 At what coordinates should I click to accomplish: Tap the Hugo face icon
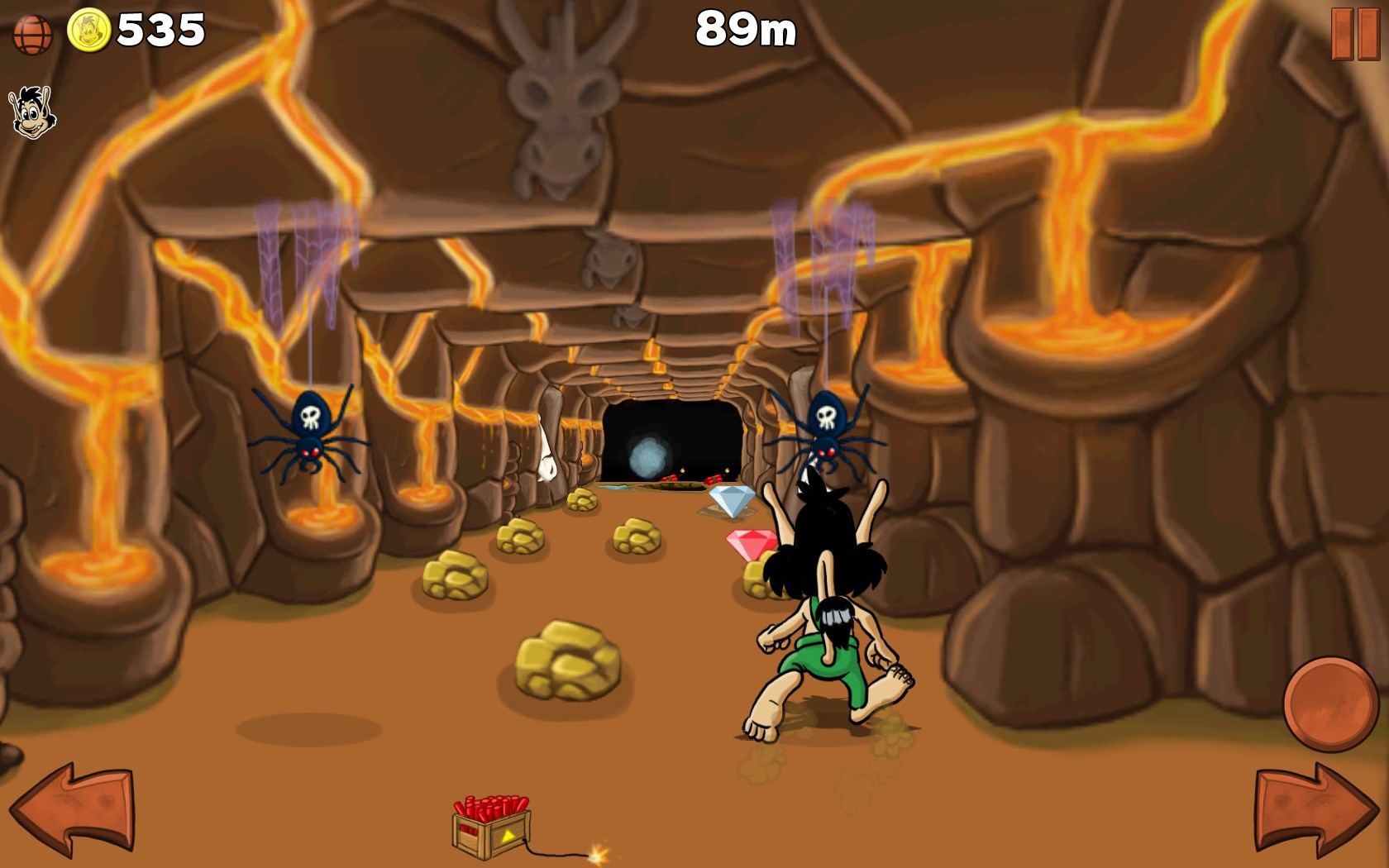(x=31, y=112)
